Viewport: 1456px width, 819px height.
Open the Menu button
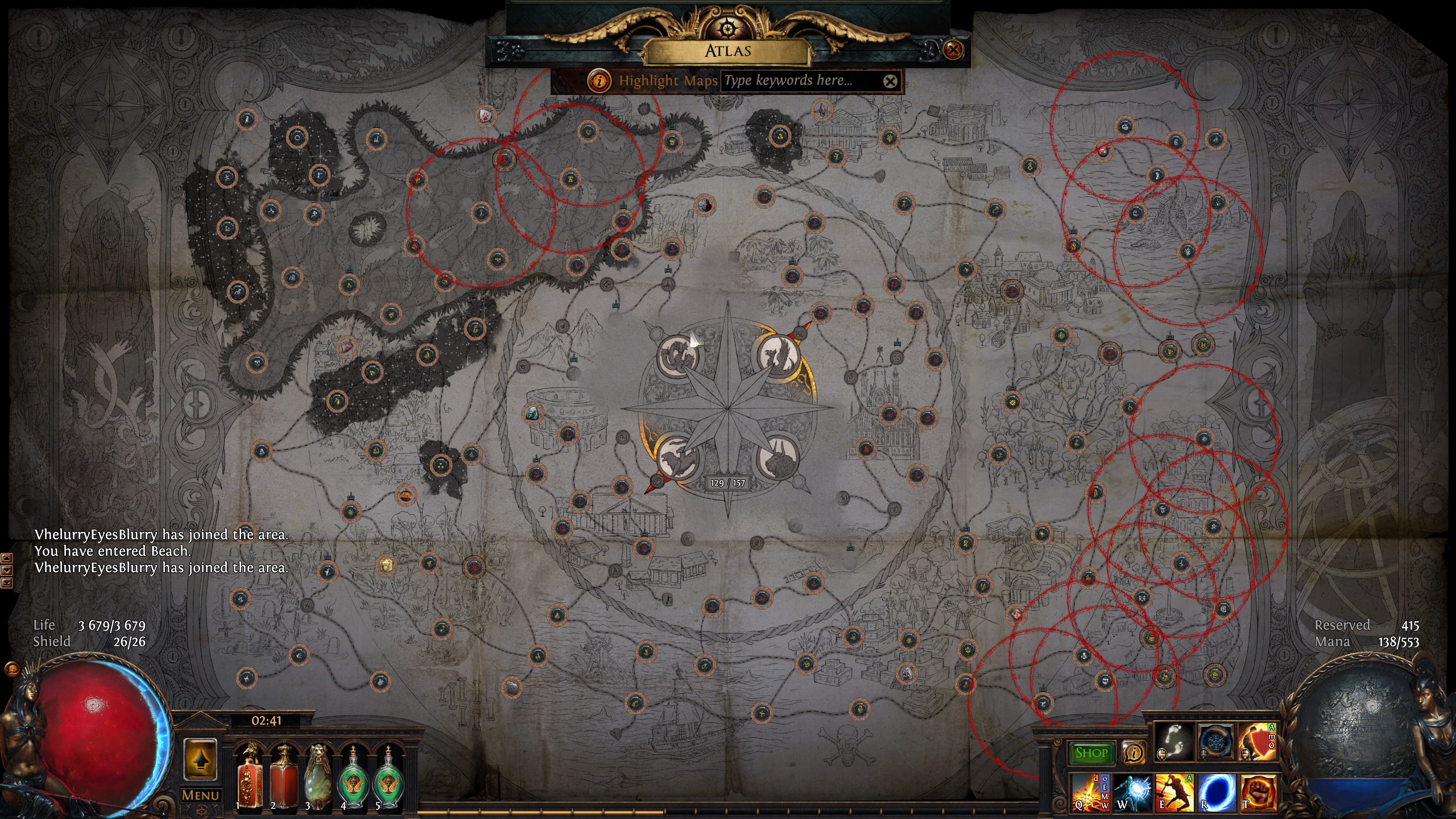point(200,795)
